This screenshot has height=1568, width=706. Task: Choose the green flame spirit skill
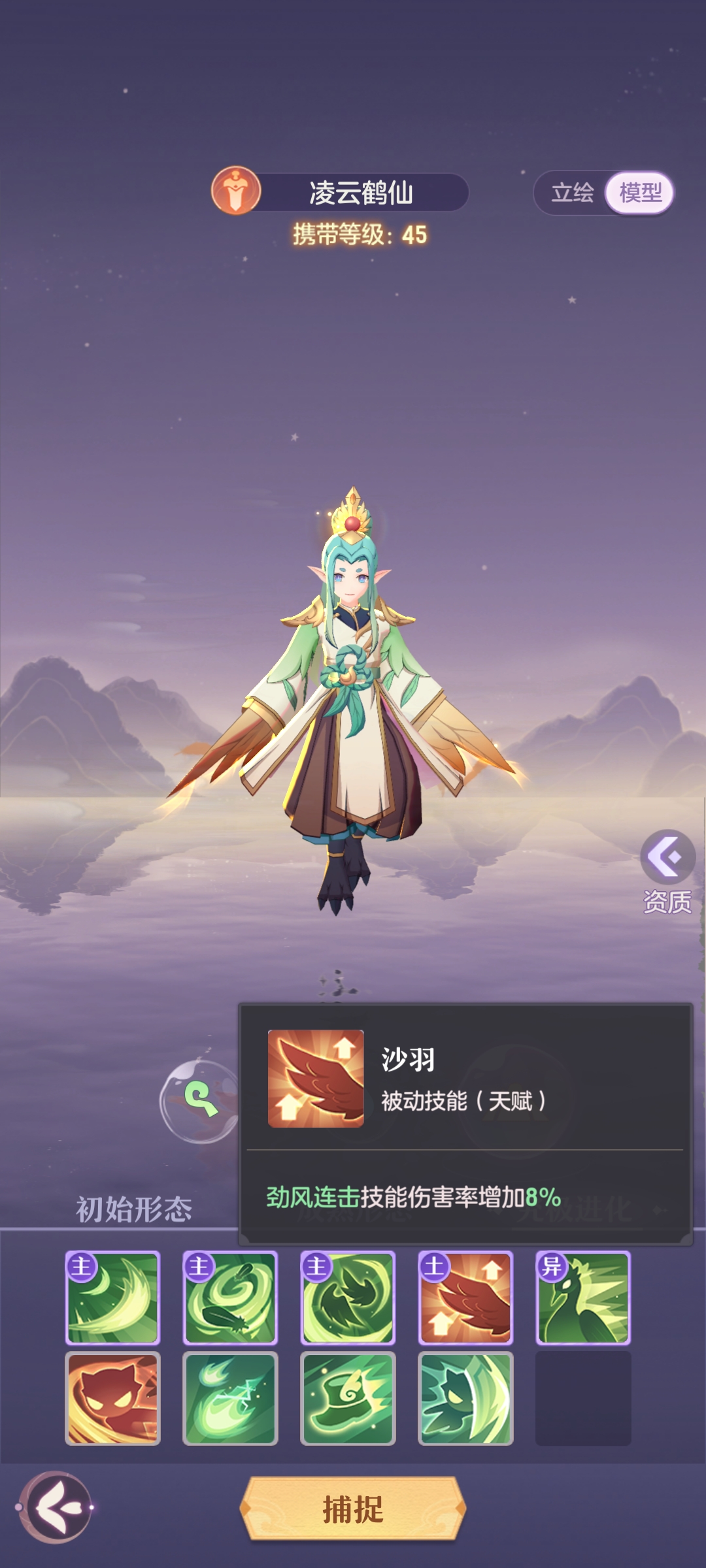point(230,1398)
